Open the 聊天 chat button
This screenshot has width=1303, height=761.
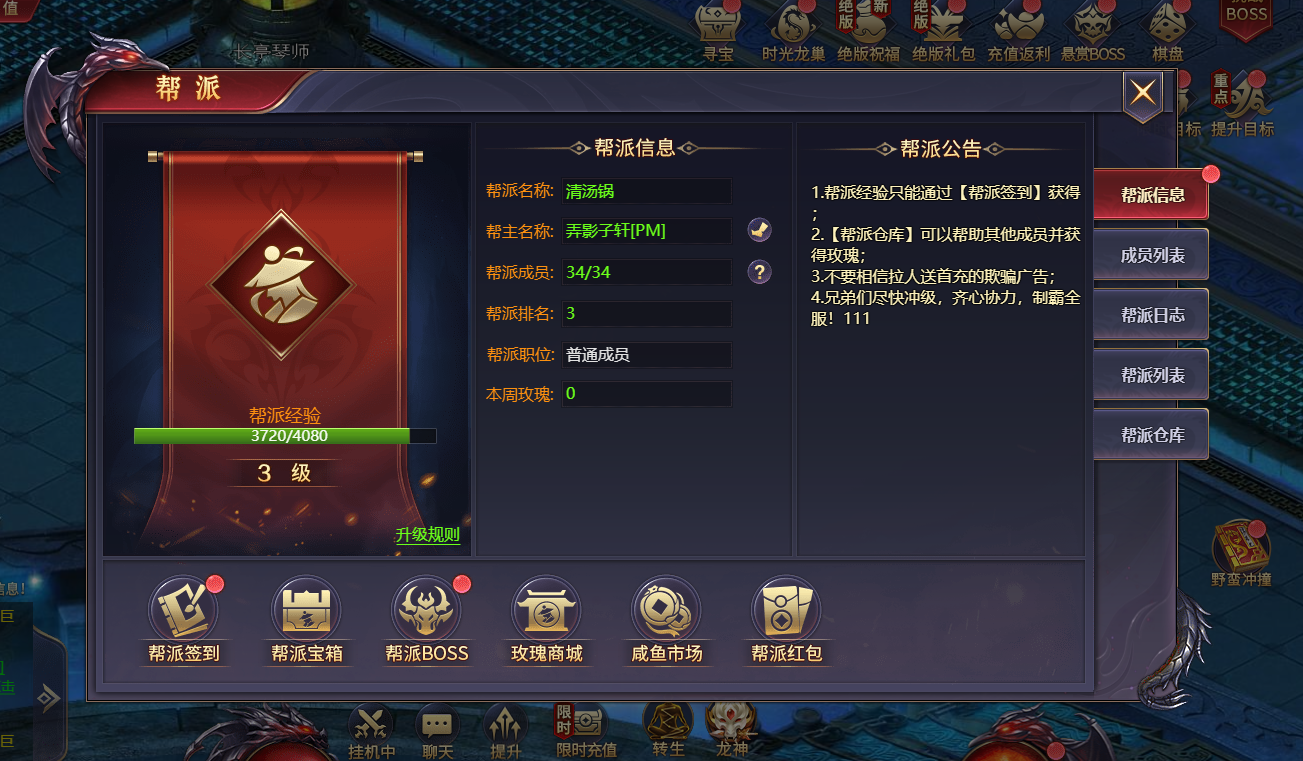[x=437, y=730]
